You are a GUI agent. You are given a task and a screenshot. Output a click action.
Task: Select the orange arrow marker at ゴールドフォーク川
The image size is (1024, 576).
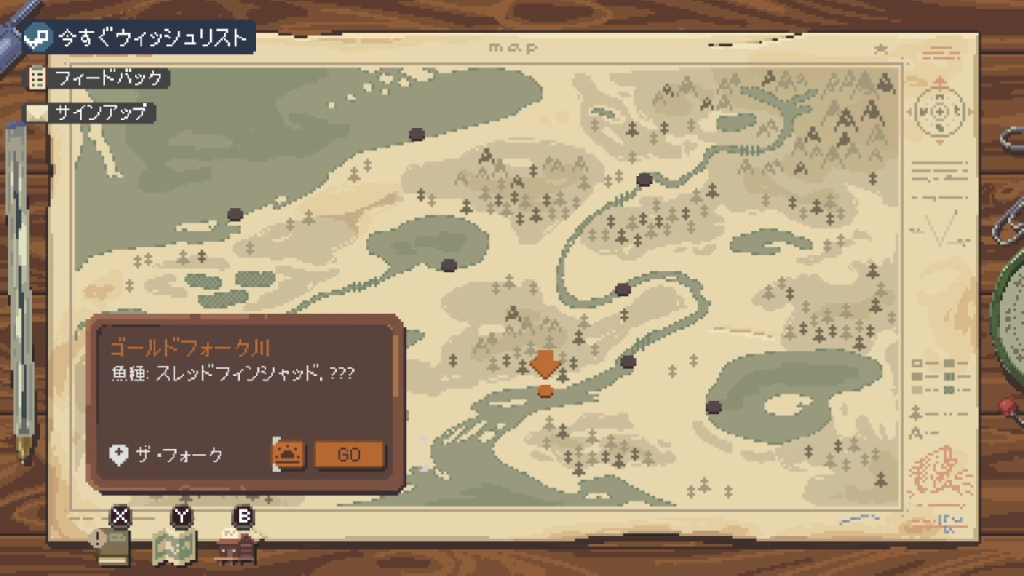(x=545, y=363)
